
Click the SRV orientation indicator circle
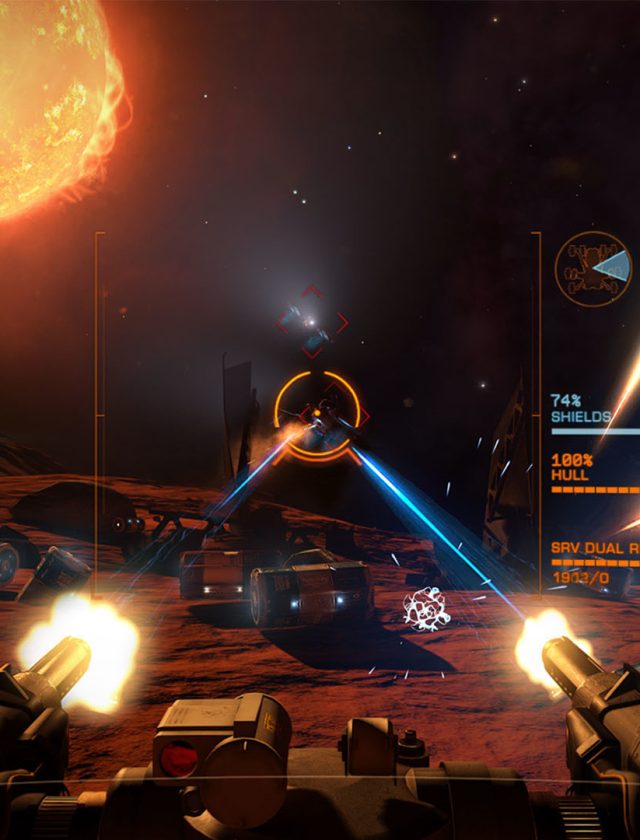(x=593, y=269)
